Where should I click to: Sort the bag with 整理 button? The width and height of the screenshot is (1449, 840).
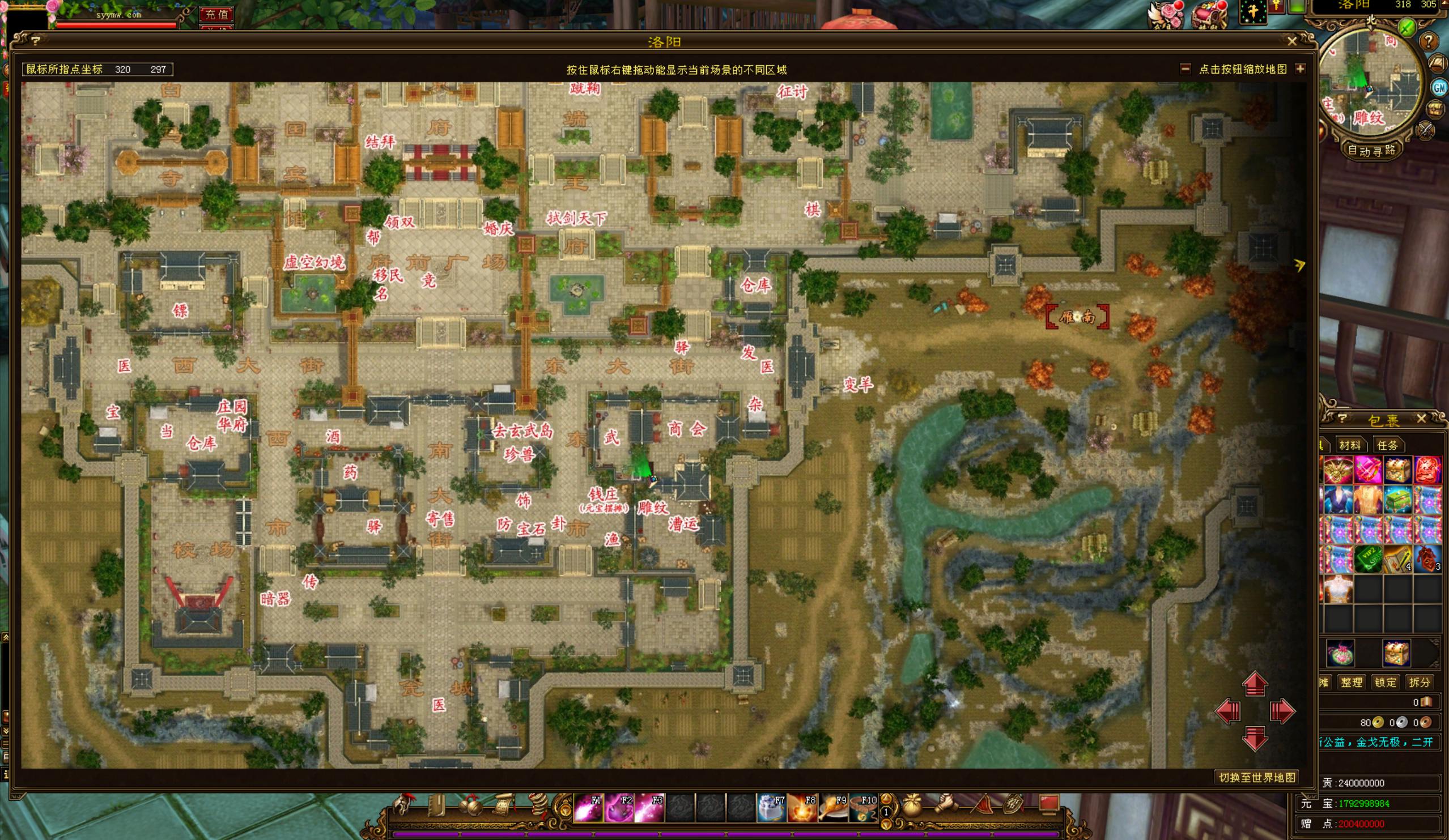point(1352,683)
